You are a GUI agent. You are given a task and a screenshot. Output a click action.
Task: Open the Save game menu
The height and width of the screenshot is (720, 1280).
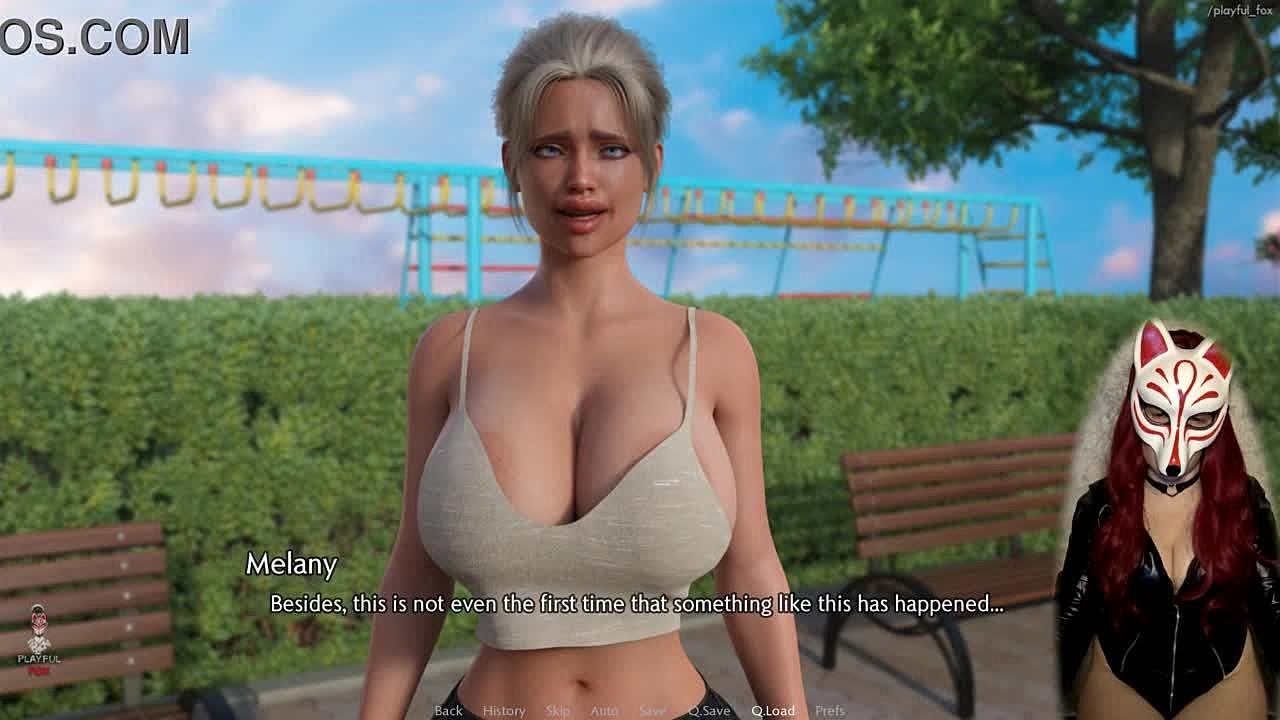pyautogui.click(x=652, y=710)
